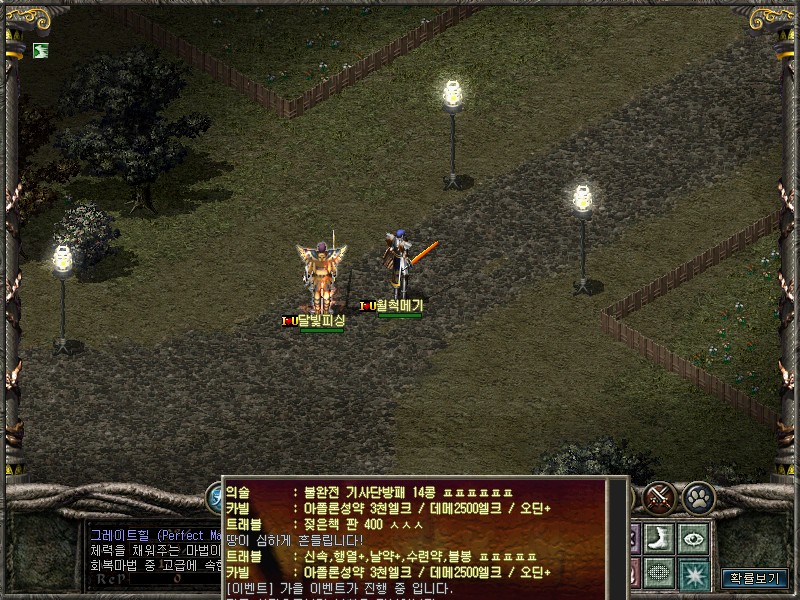Activate the eye skill icon
Screen dimensions: 800x600
pos(692,537)
